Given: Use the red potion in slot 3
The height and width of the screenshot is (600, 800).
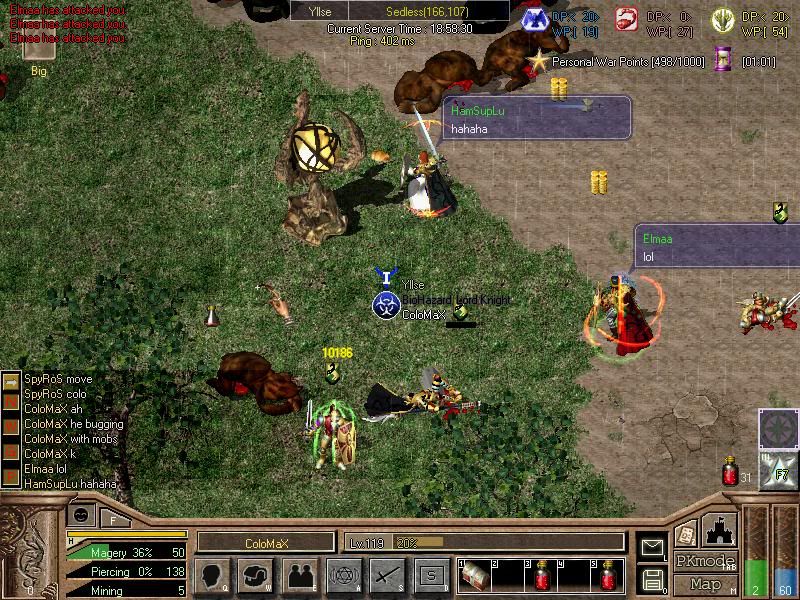Looking at the screenshot, I should point(543,575).
